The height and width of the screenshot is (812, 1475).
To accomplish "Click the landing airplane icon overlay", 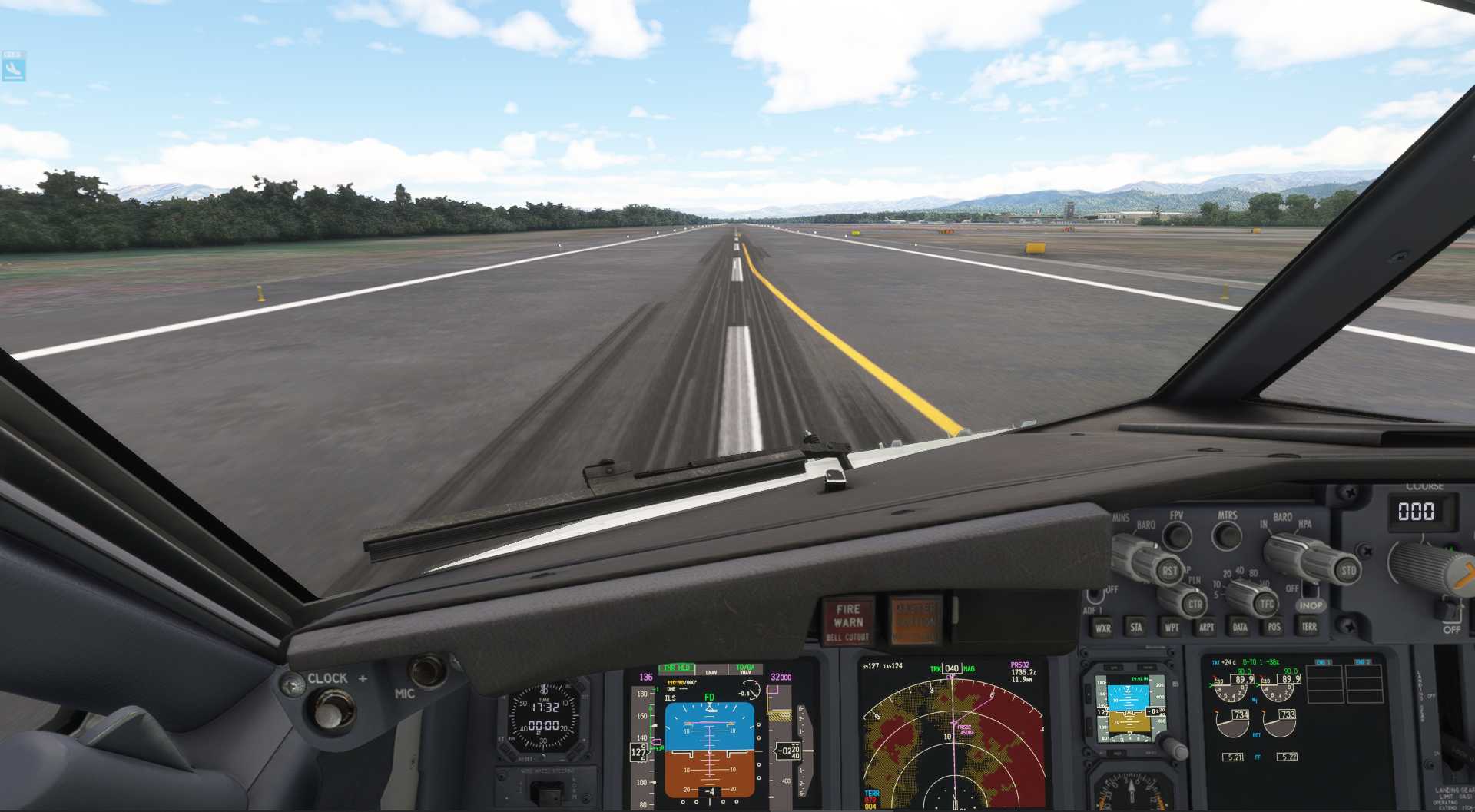I will [x=14, y=70].
